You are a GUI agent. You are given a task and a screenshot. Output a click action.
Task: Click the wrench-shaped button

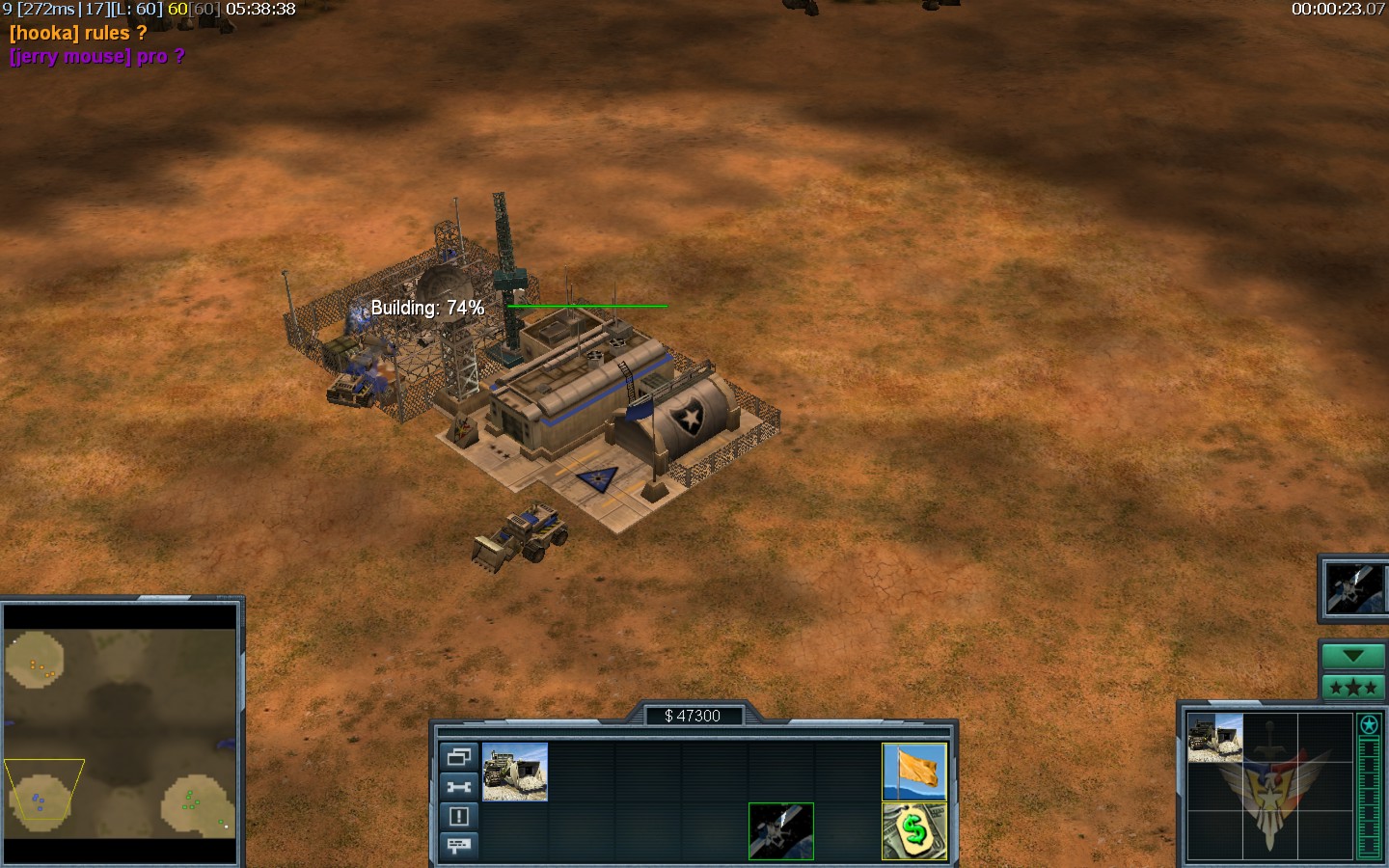[459, 787]
